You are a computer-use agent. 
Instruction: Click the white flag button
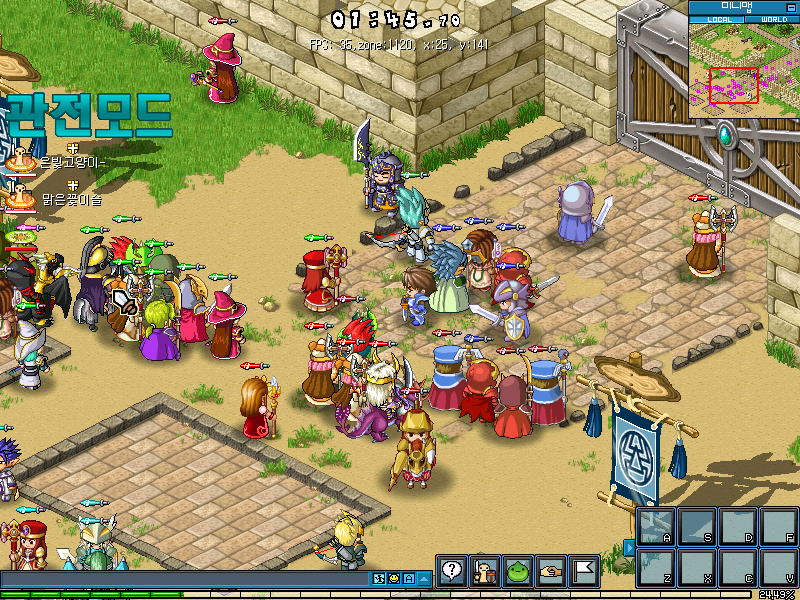[584, 570]
